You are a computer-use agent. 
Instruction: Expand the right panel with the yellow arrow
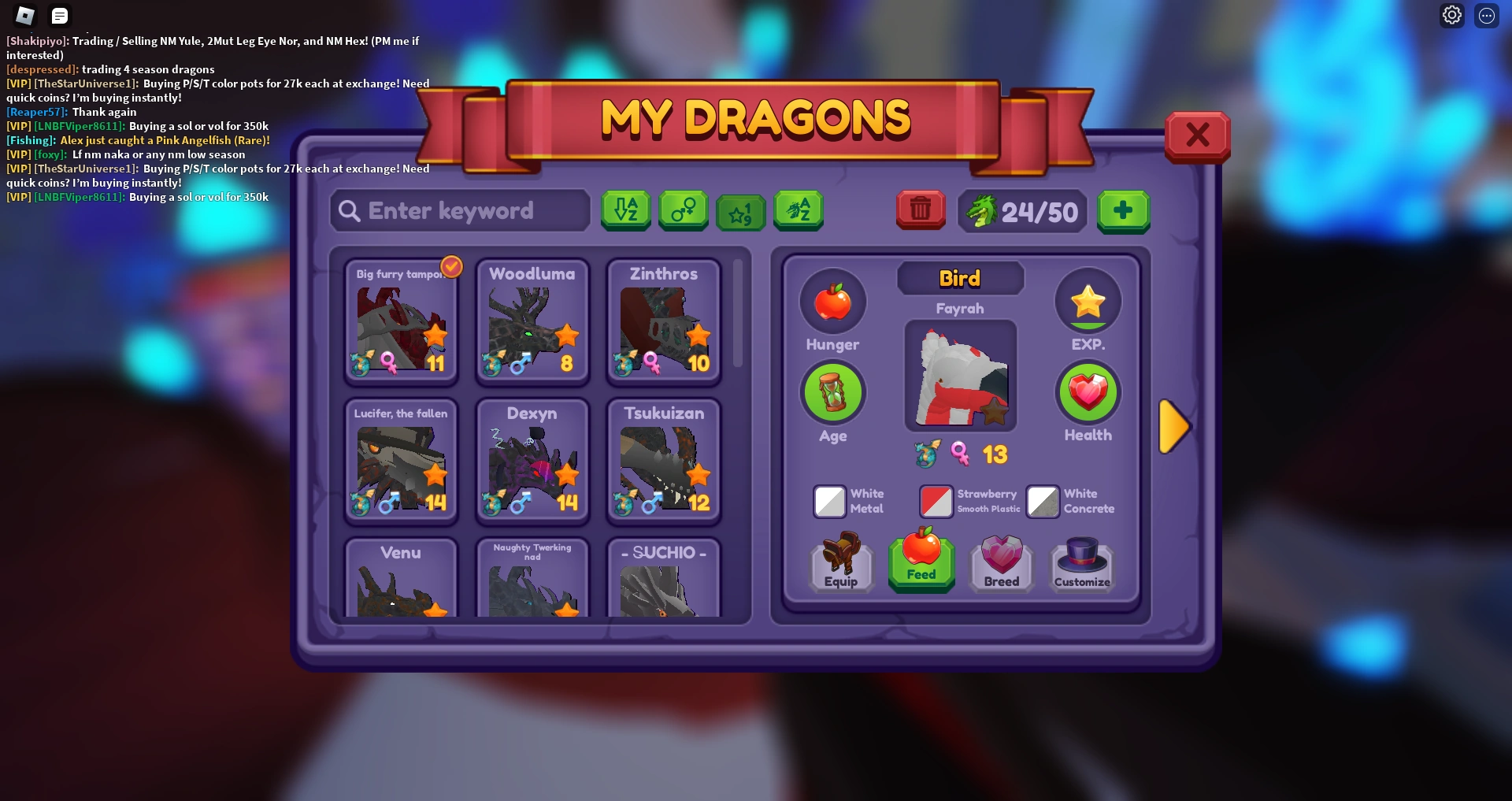coord(1174,426)
